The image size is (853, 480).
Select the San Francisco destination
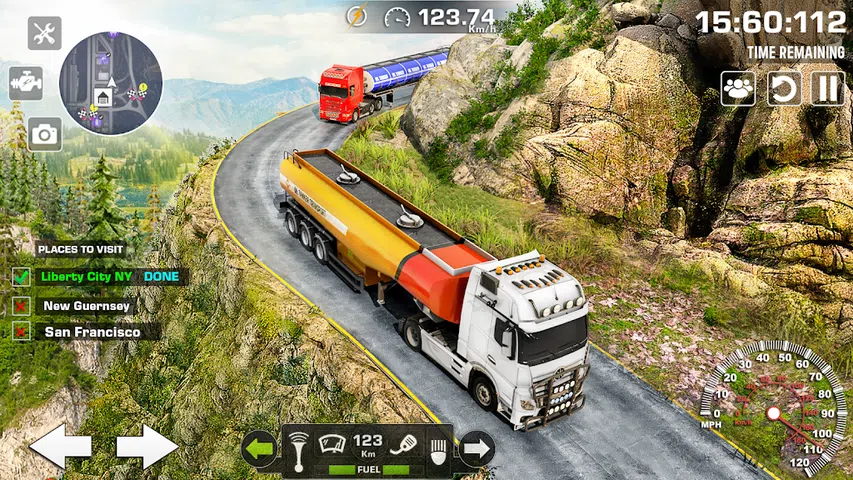(x=92, y=331)
